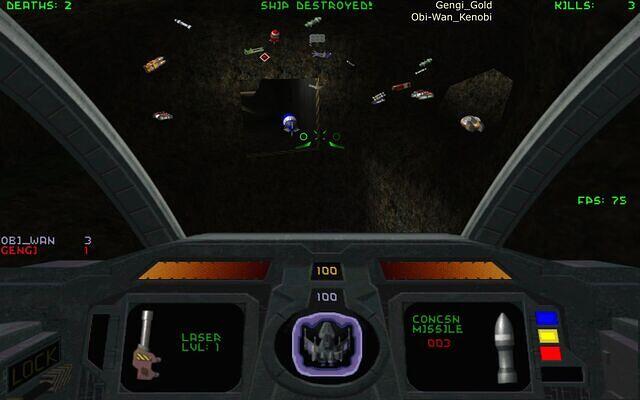Click the red access key indicator
The width and height of the screenshot is (640, 400).
547,352
